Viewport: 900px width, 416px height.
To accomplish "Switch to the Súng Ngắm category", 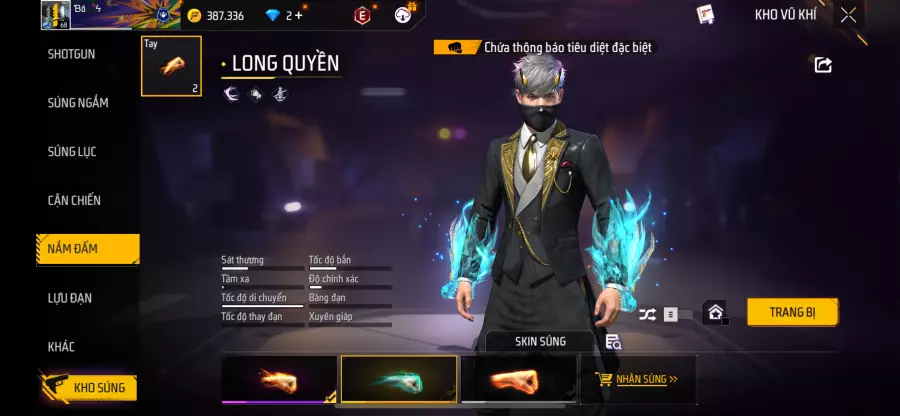I will coord(78,103).
